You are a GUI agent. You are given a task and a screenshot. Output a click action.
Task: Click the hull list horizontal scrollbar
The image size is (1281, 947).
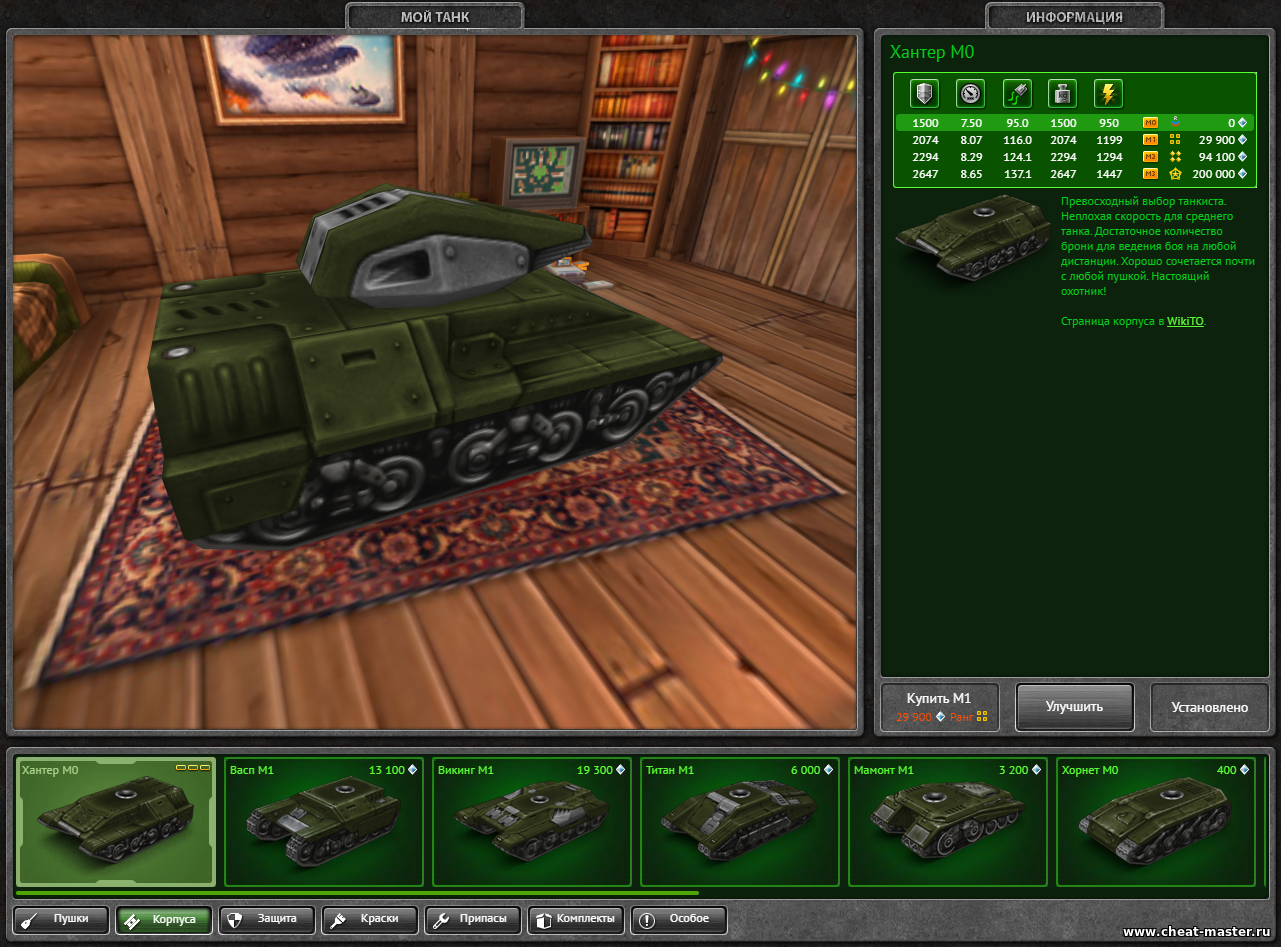pyautogui.click(x=357, y=893)
